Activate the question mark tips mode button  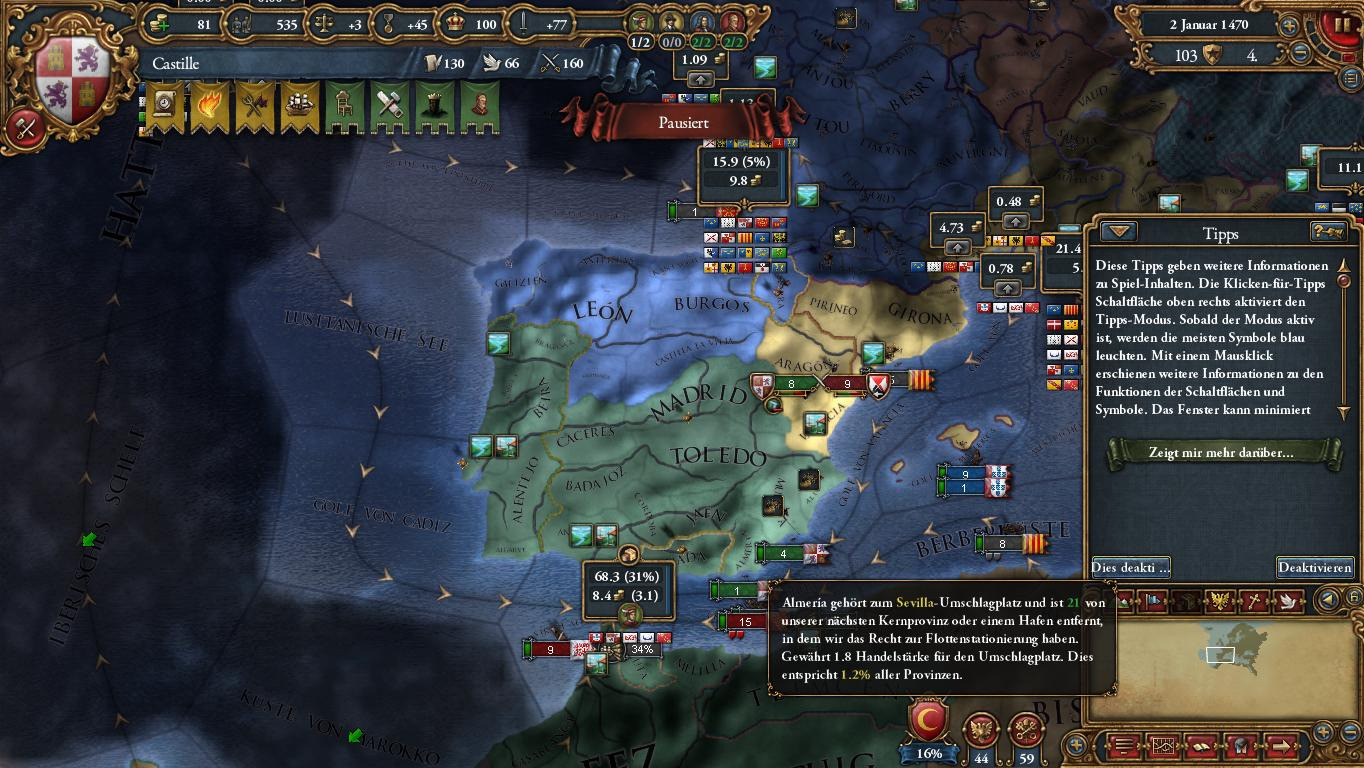point(1328,232)
